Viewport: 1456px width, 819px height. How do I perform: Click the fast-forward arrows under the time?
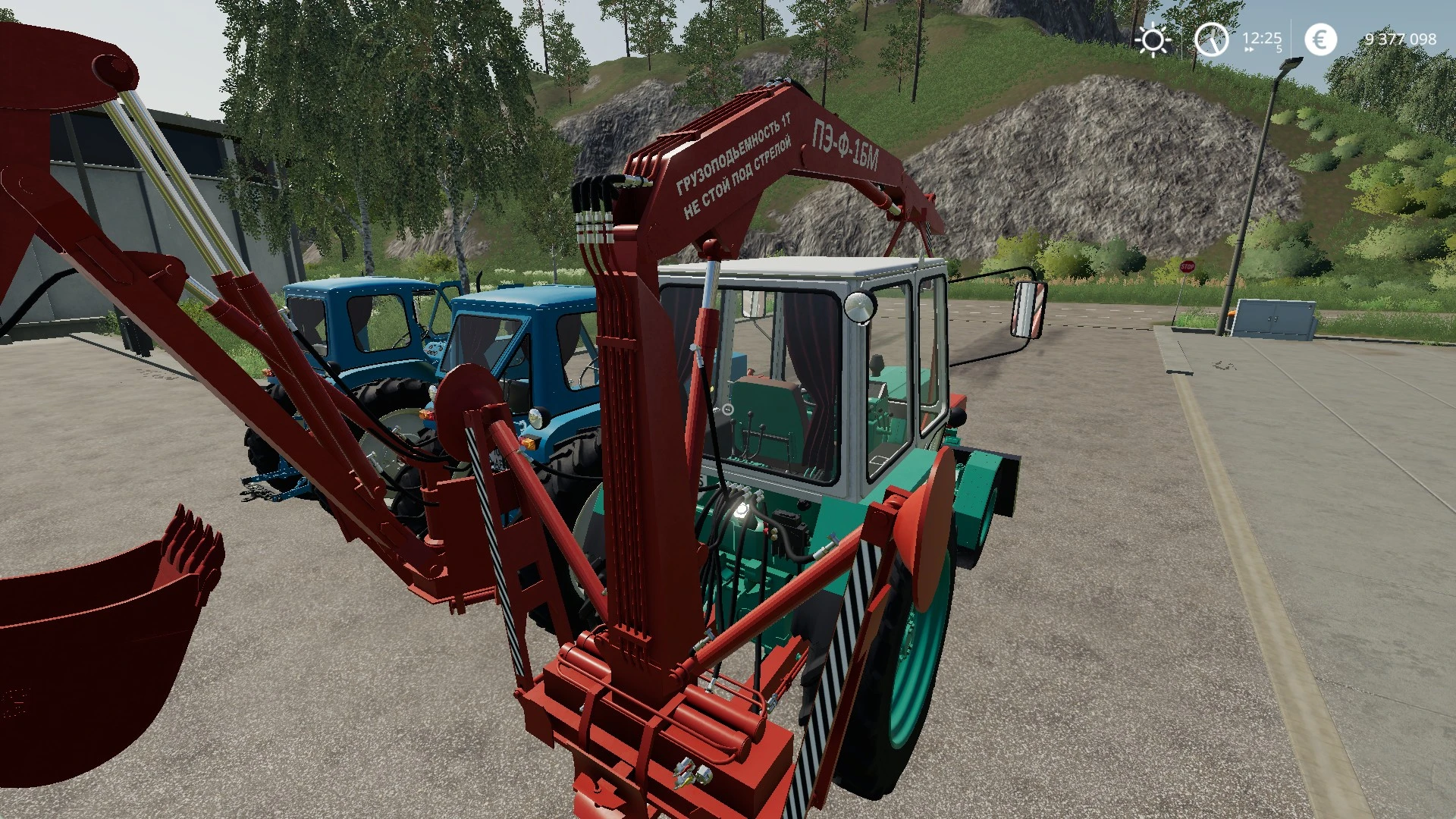1250,50
